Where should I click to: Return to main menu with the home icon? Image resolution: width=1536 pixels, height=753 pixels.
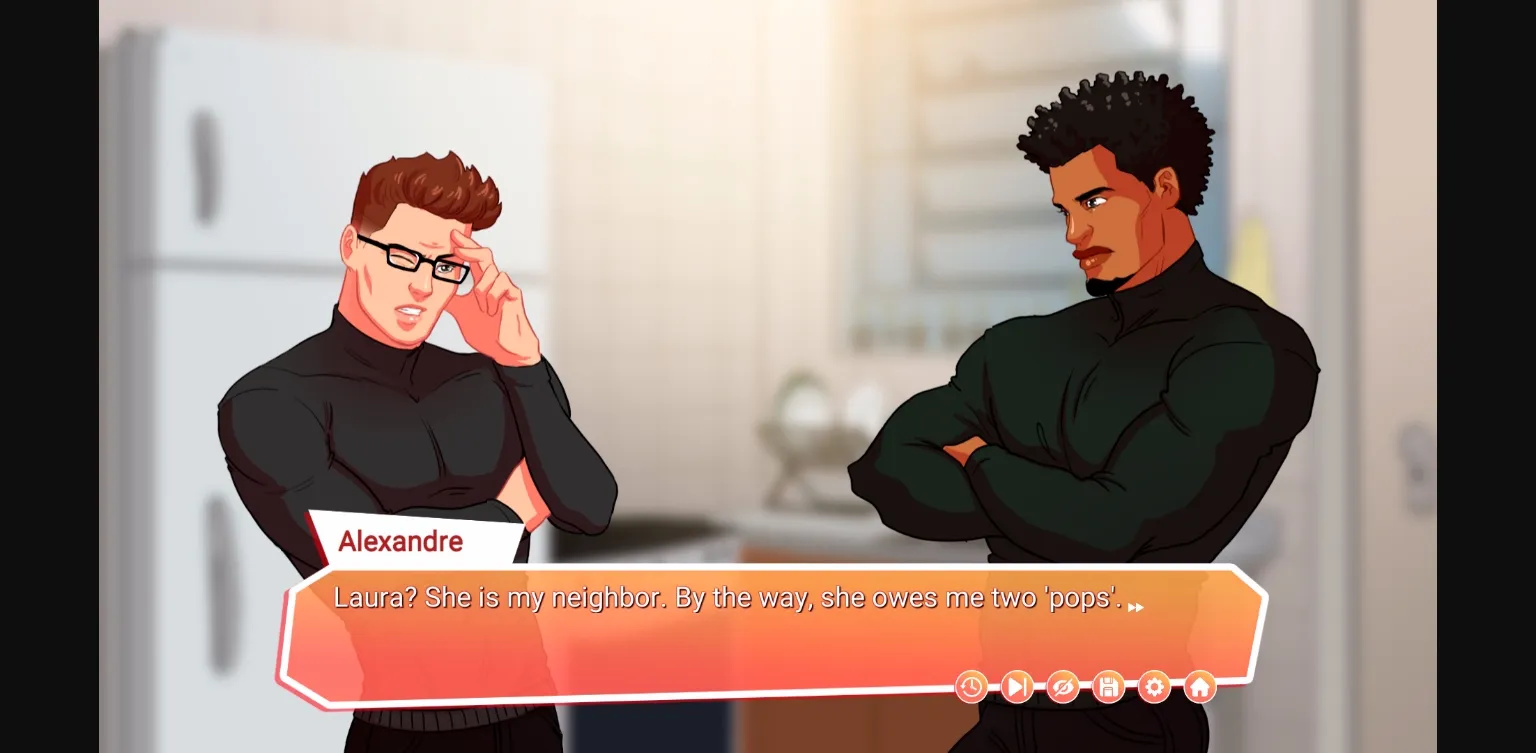tap(1199, 687)
